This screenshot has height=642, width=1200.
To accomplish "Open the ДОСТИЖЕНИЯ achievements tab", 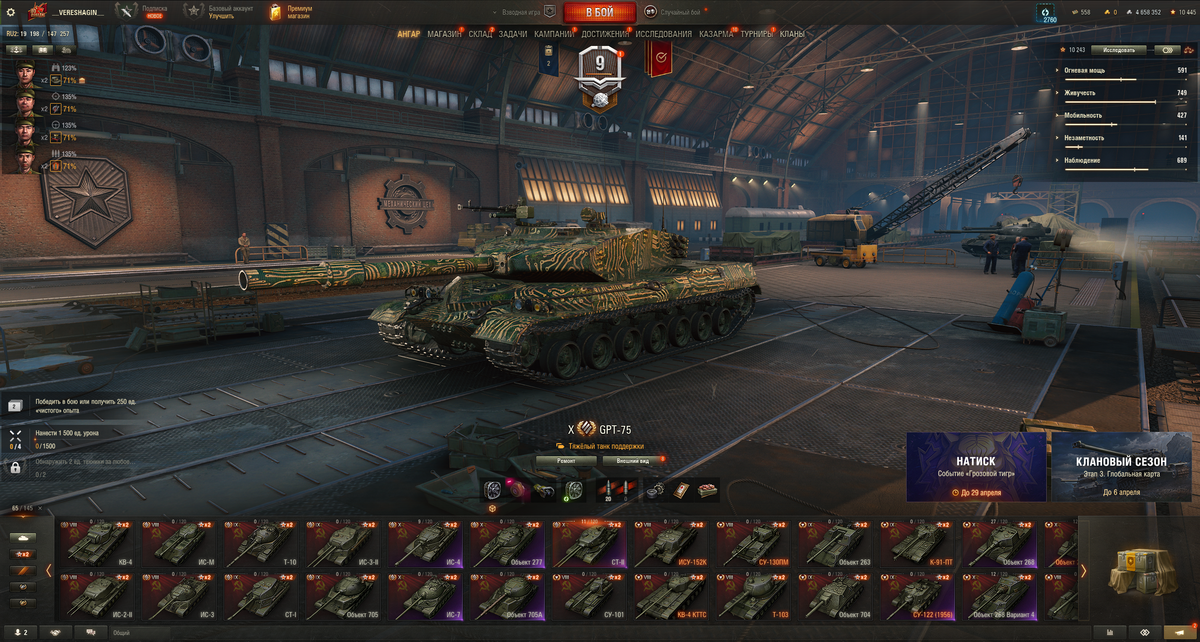I will [605, 34].
